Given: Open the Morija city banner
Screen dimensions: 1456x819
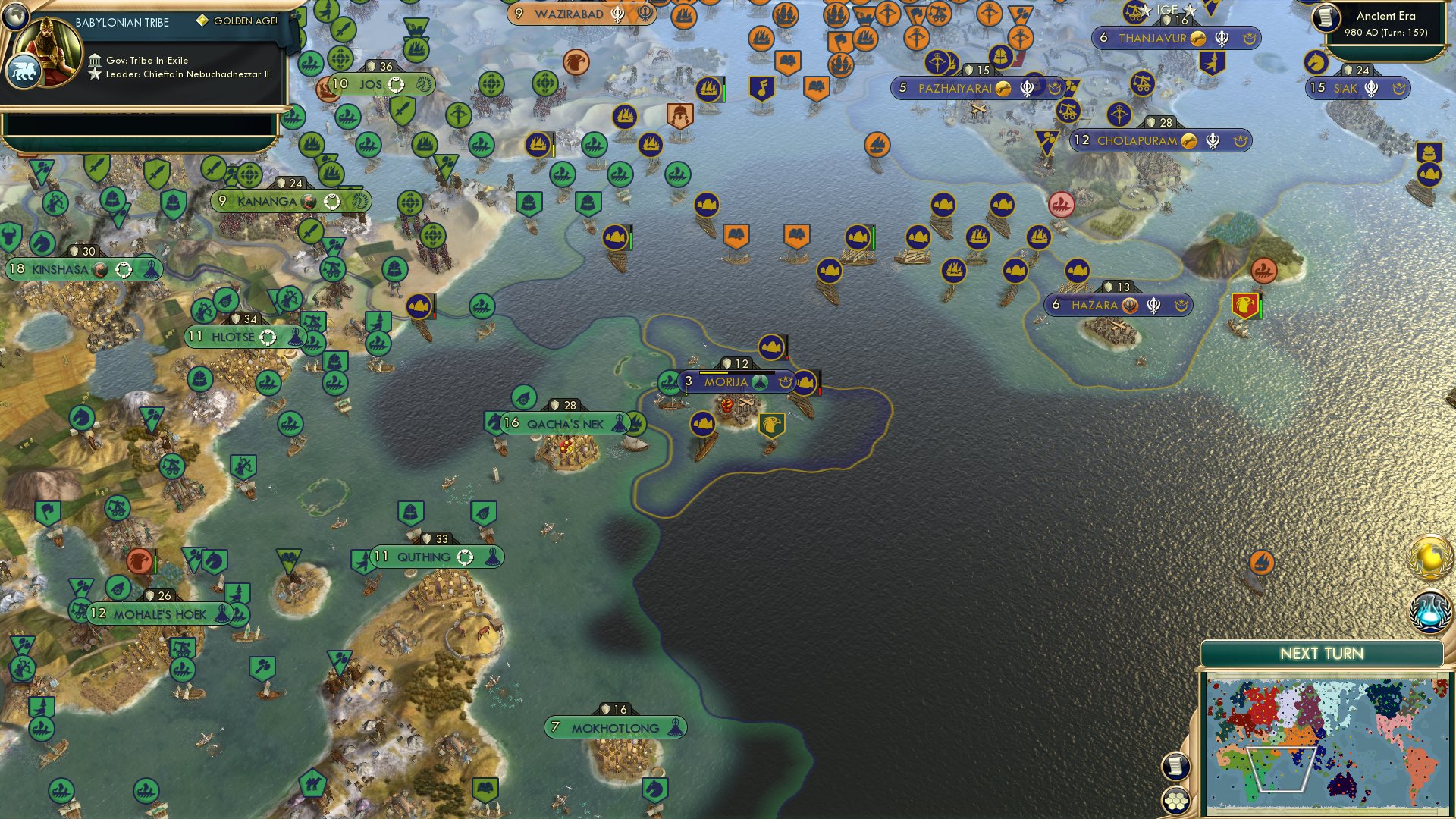Looking at the screenshot, I should 728,382.
